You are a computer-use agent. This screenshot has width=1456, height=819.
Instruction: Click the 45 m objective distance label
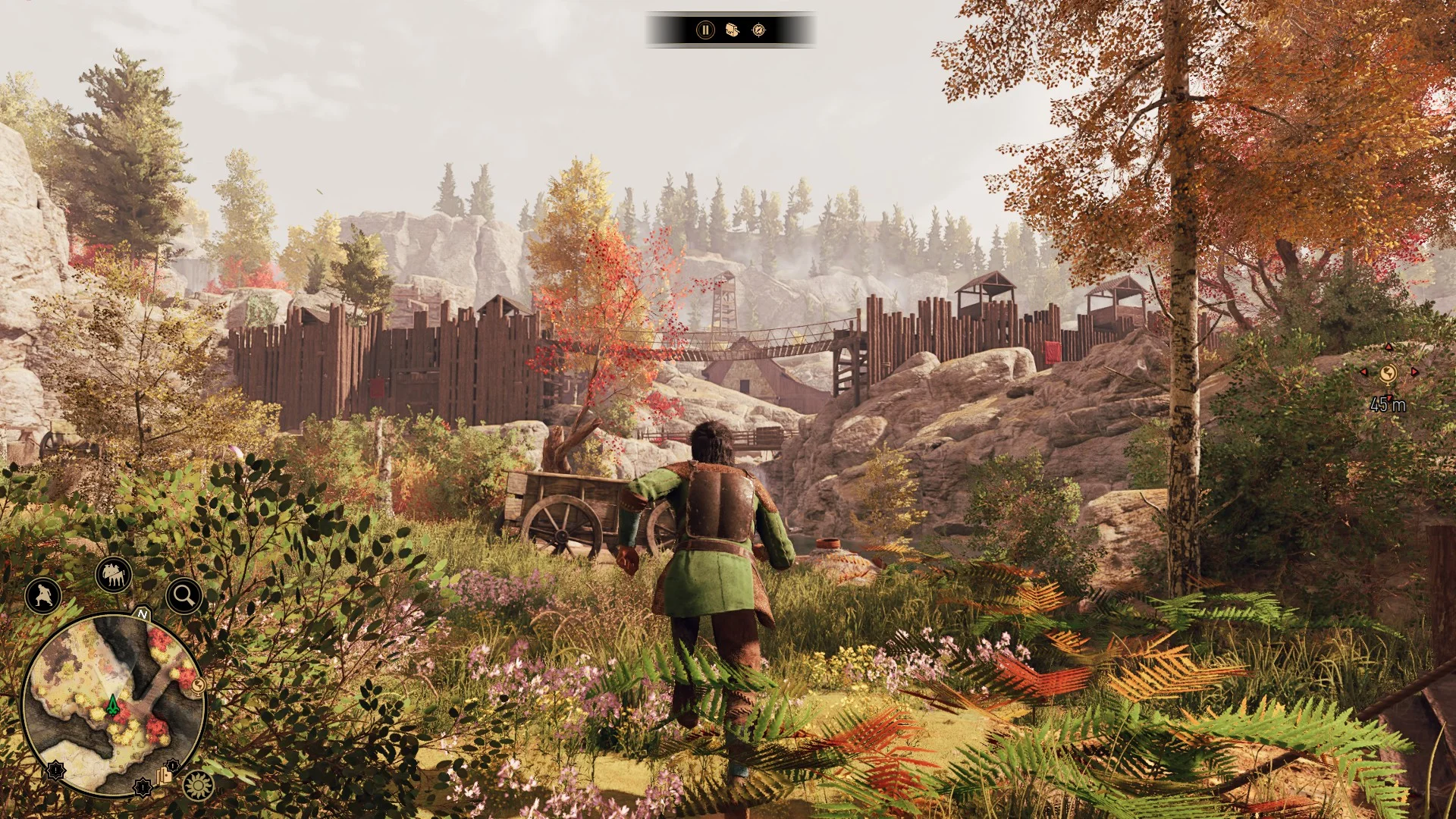pos(1388,405)
